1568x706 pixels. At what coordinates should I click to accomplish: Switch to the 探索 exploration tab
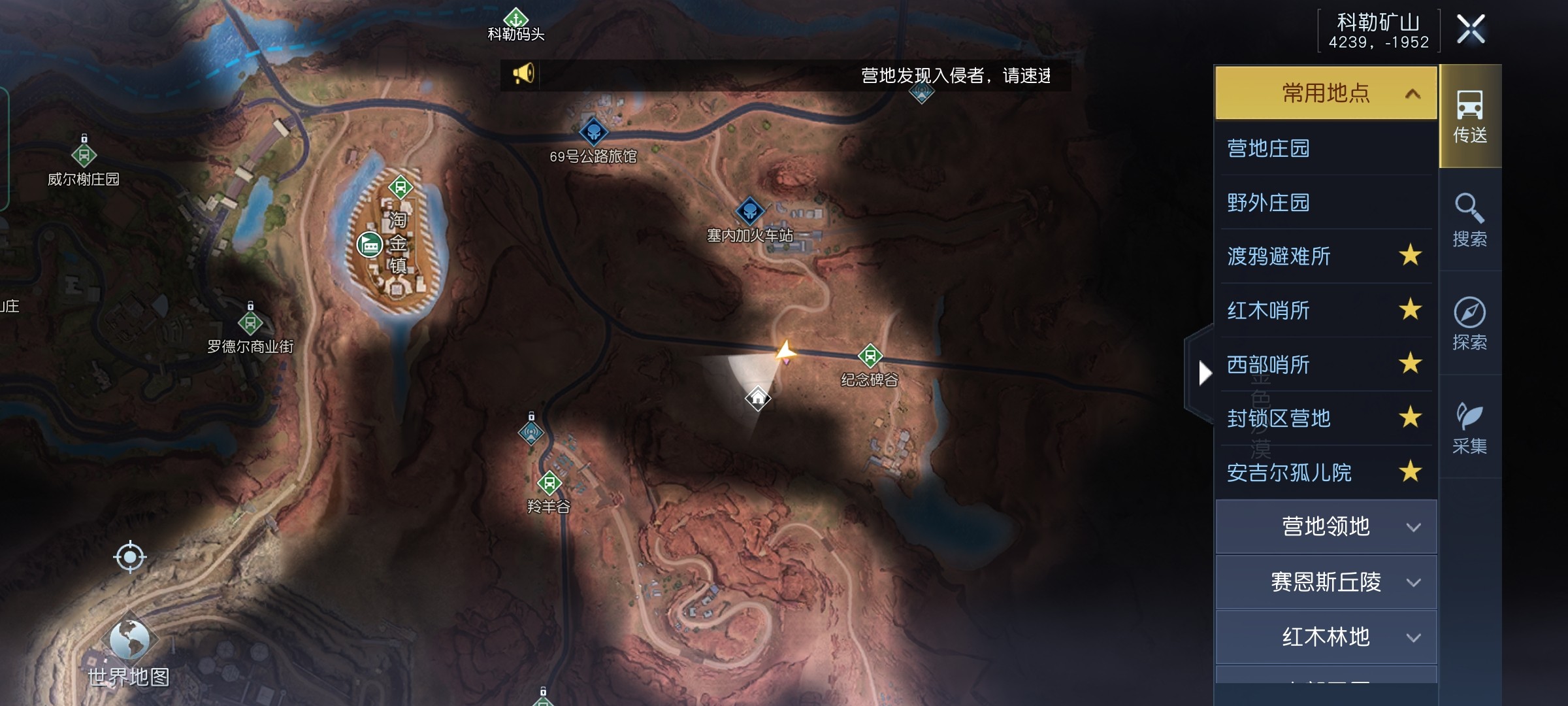(1469, 323)
